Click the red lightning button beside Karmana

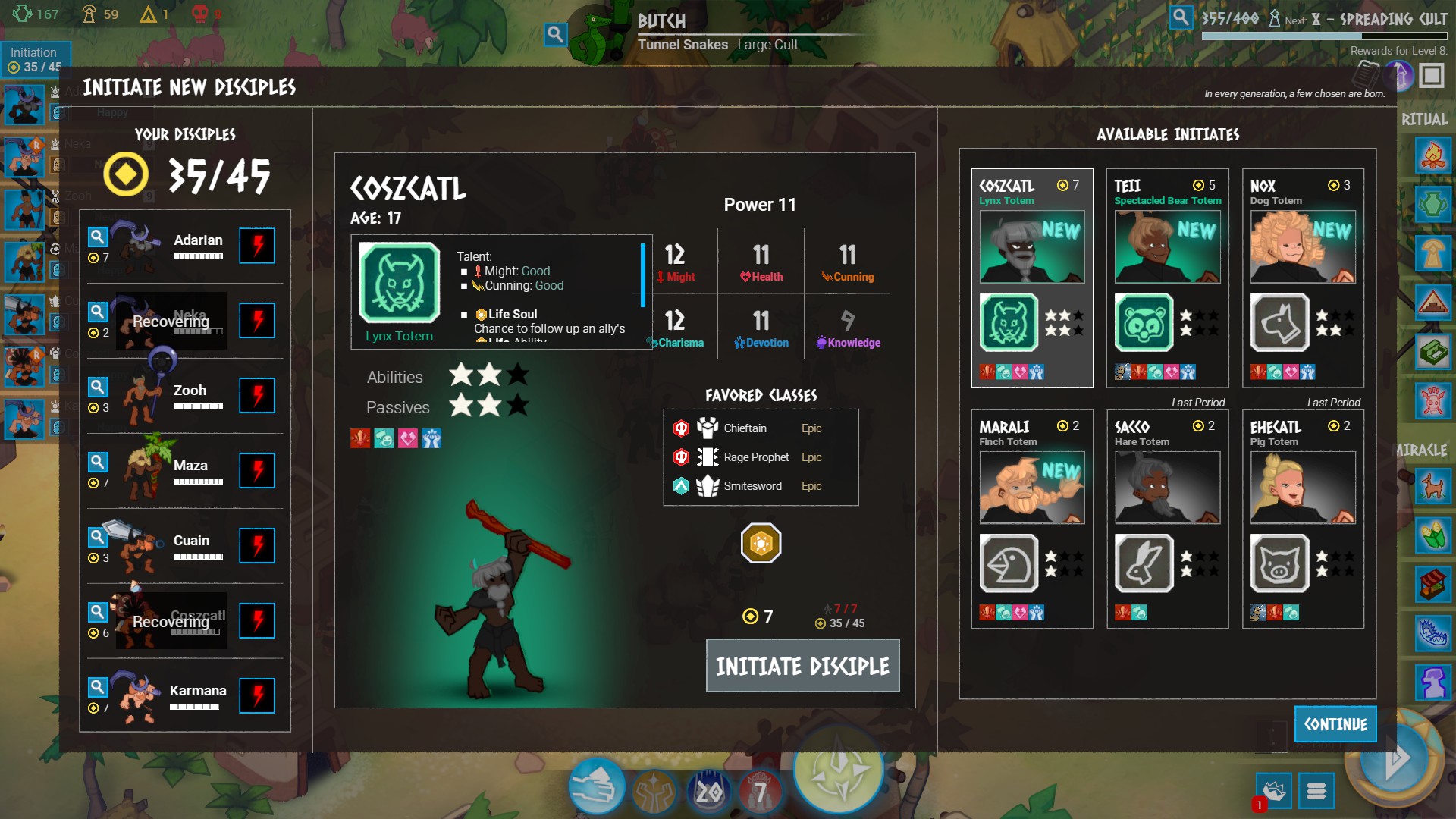click(x=257, y=695)
